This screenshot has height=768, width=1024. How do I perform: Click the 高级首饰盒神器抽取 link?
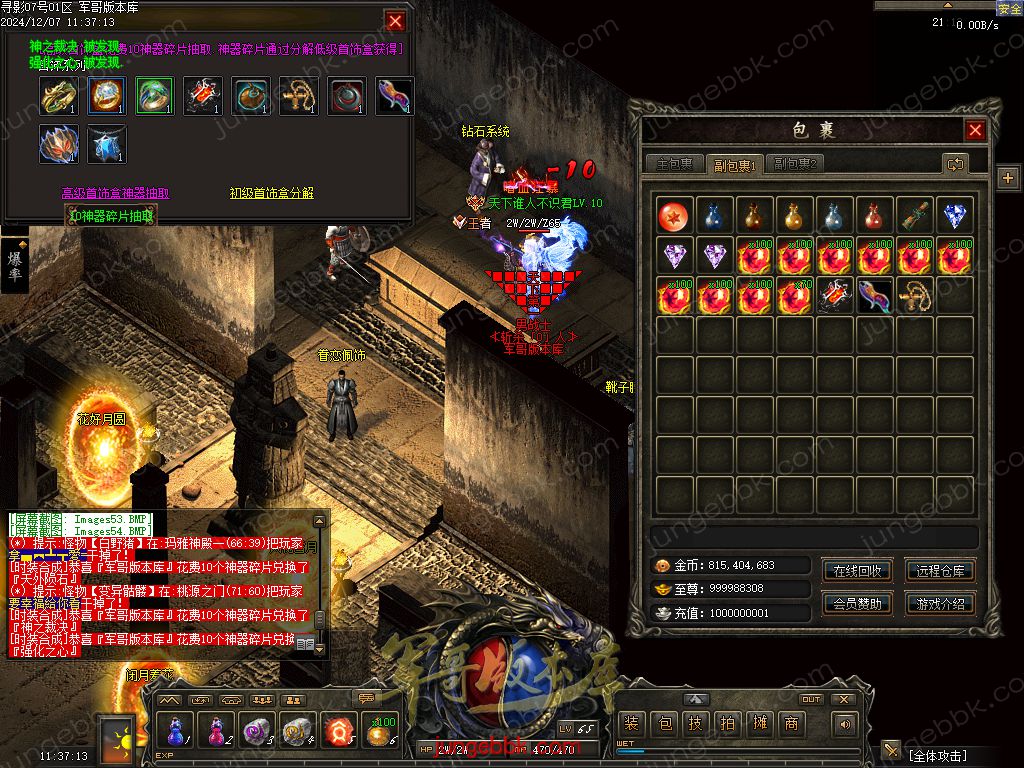[x=116, y=193]
